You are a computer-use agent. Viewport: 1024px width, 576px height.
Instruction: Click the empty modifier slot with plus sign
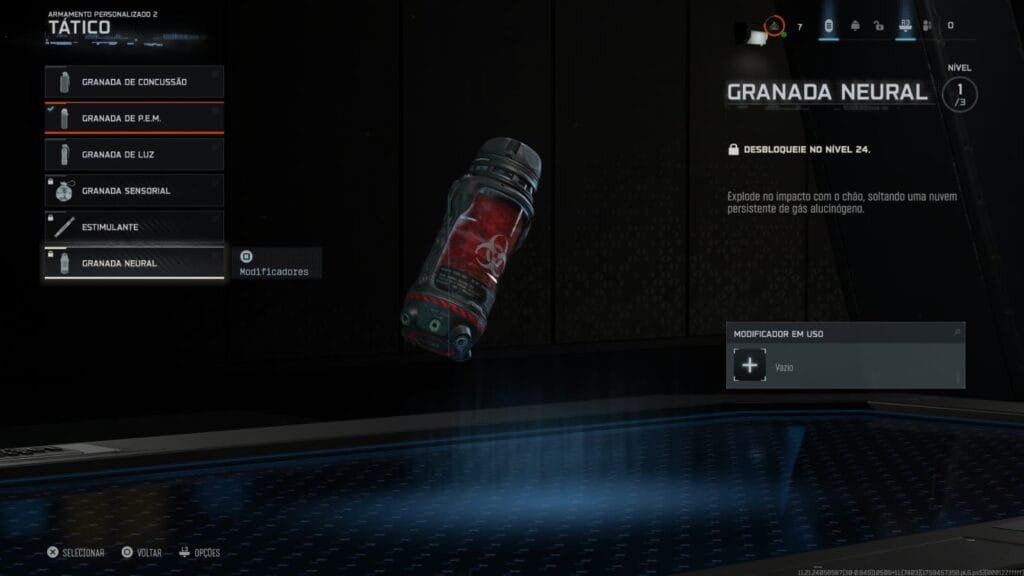tap(750, 367)
